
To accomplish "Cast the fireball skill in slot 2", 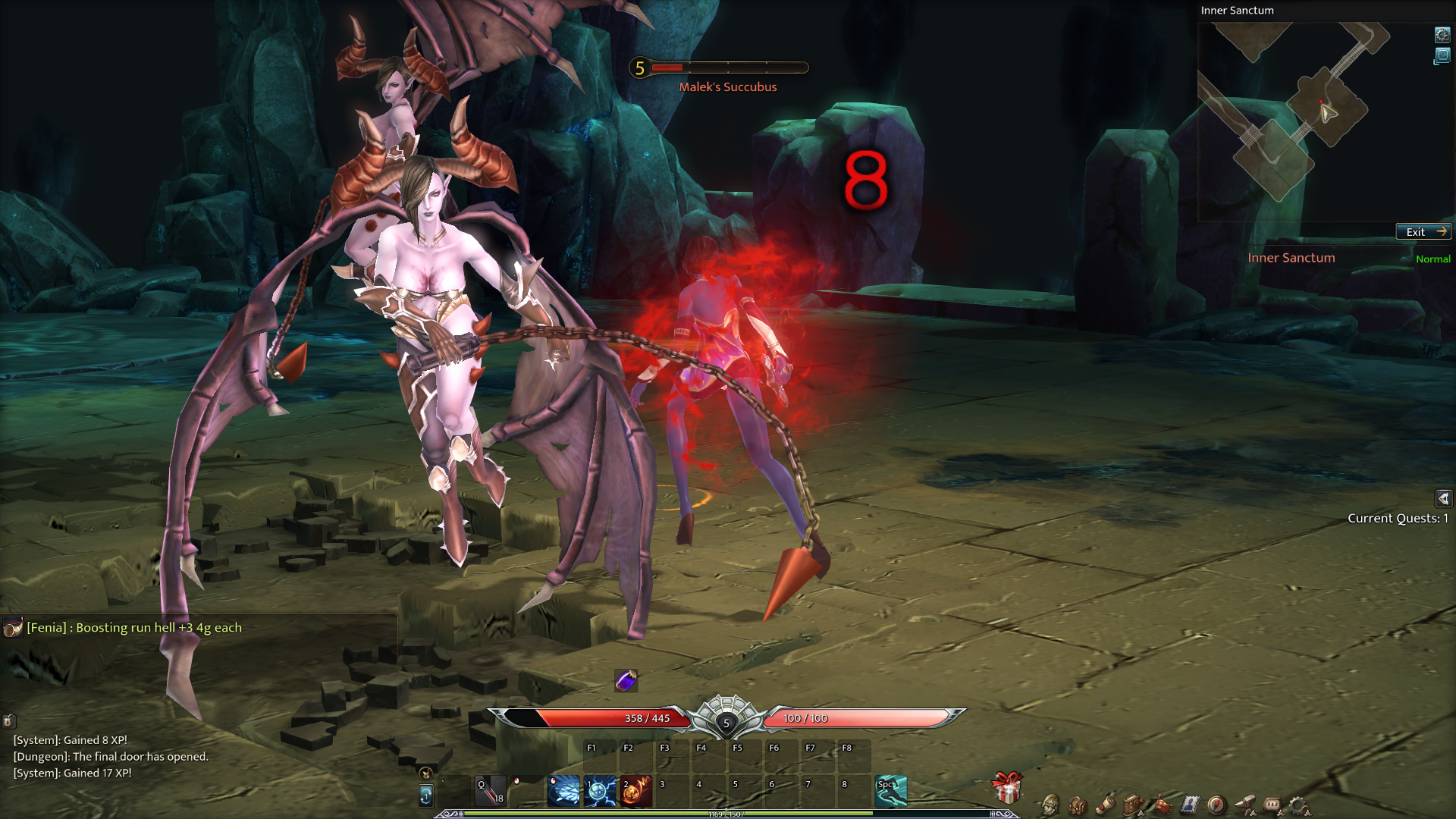I will click(636, 791).
